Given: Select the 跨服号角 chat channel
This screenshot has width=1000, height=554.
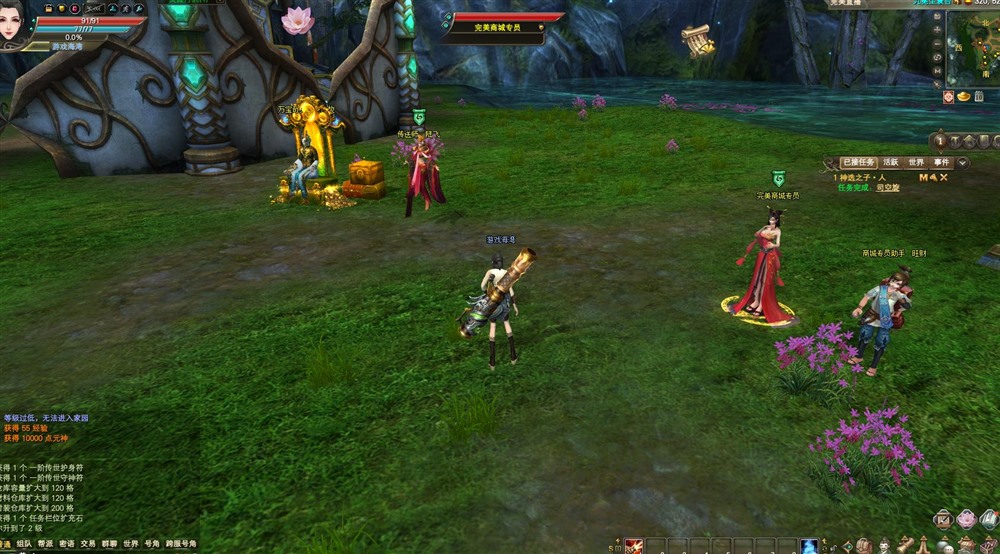Looking at the screenshot, I should click(x=181, y=545).
